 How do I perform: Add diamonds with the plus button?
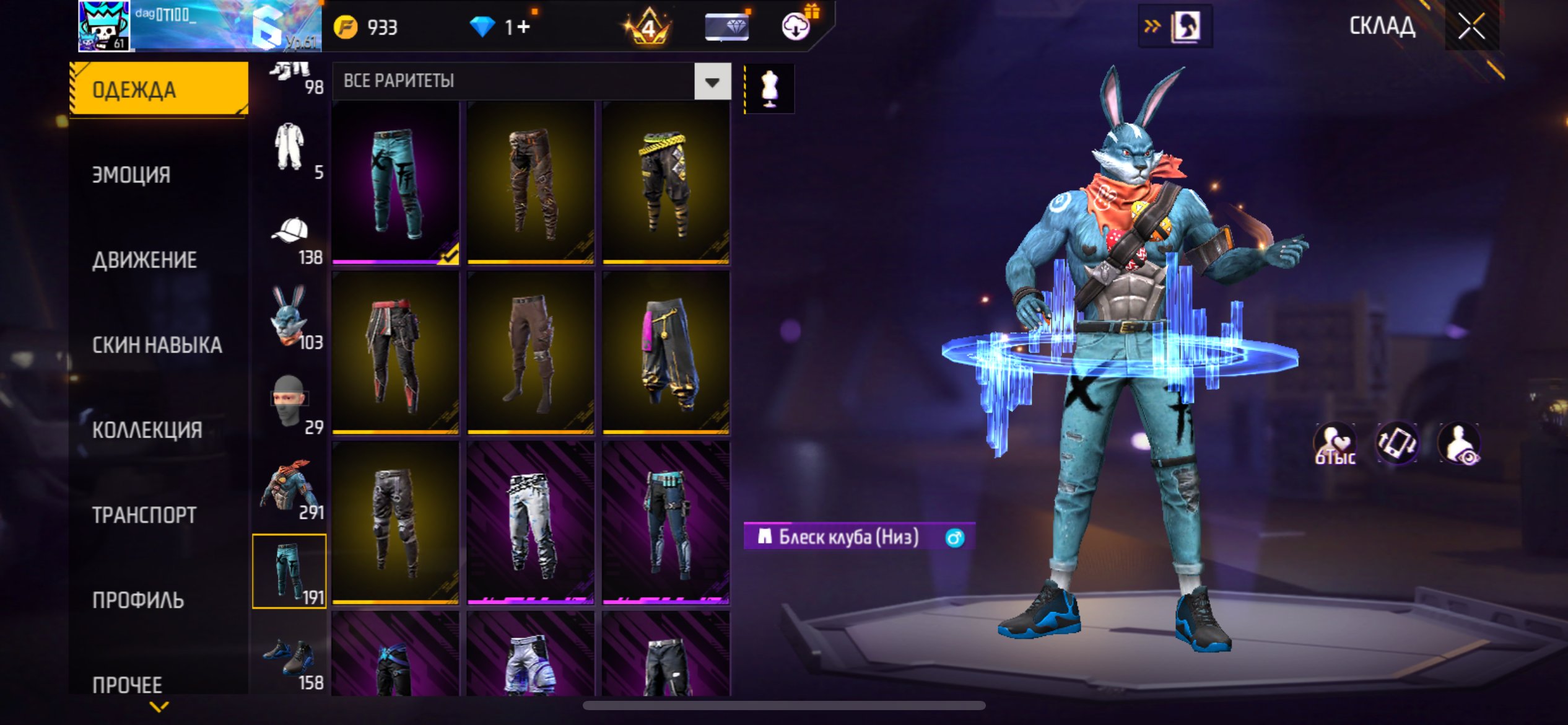523,27
